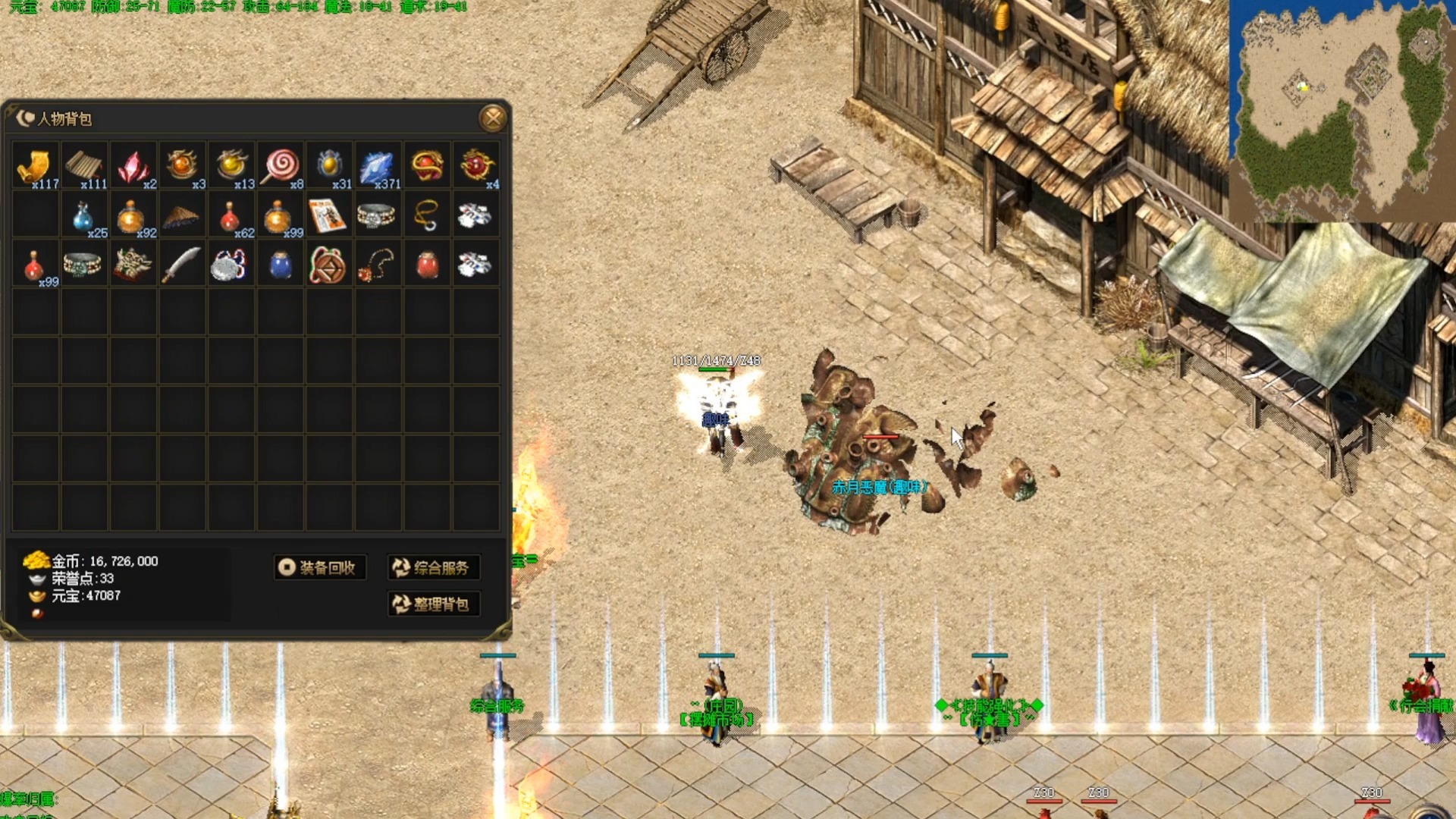Viewport: 1456px width, 819px height.
Task: Select the red-gem bead necklace
Action: click(377, 265)
